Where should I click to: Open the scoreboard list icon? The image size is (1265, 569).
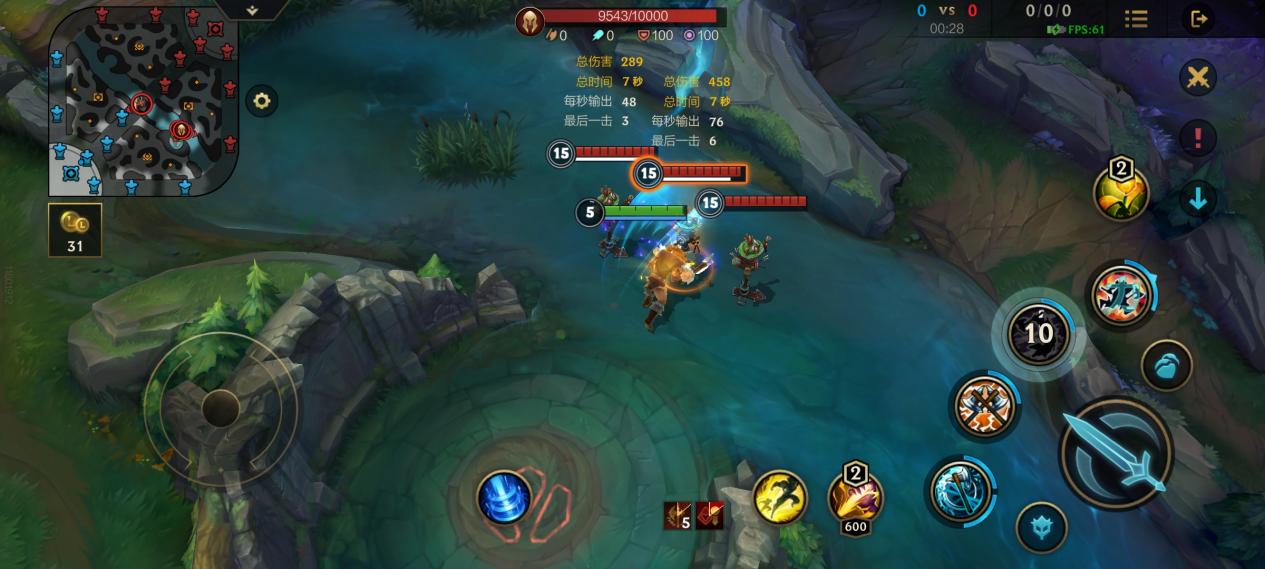coord(1136,19)
